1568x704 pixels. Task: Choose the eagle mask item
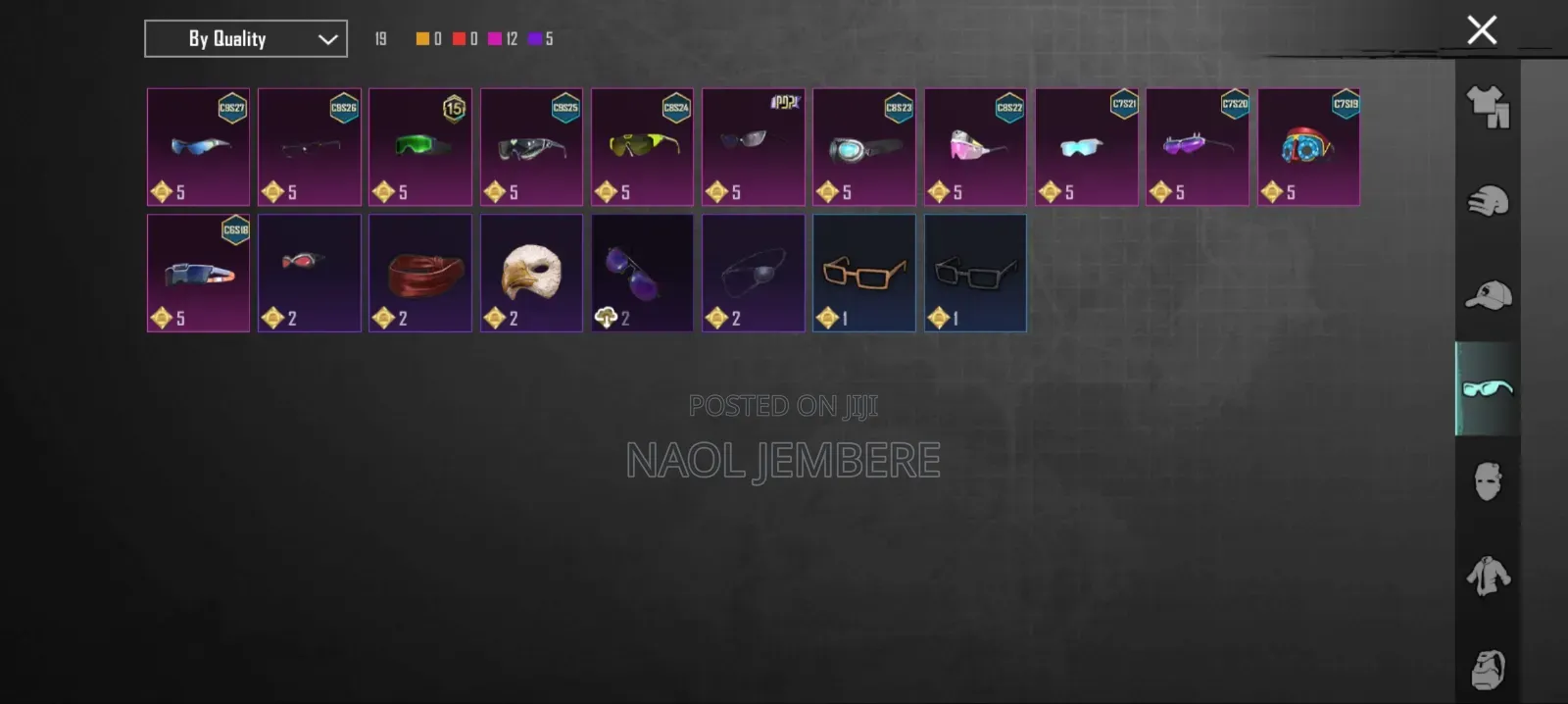pos(531,274)
